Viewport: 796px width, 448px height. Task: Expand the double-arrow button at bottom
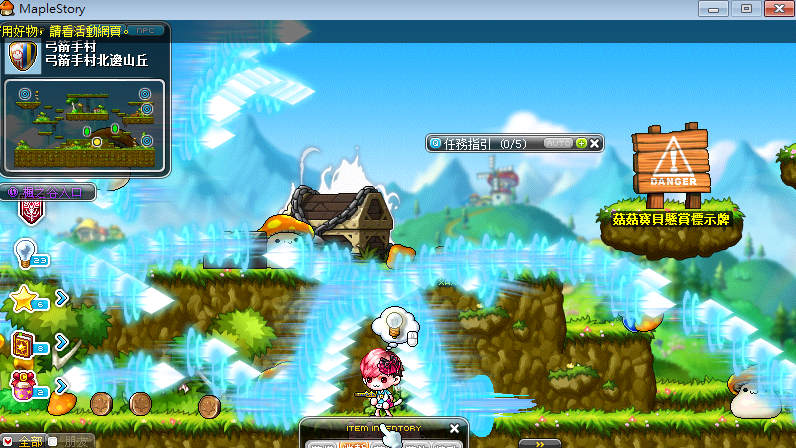pyautogui.click(x=539, y=442)
